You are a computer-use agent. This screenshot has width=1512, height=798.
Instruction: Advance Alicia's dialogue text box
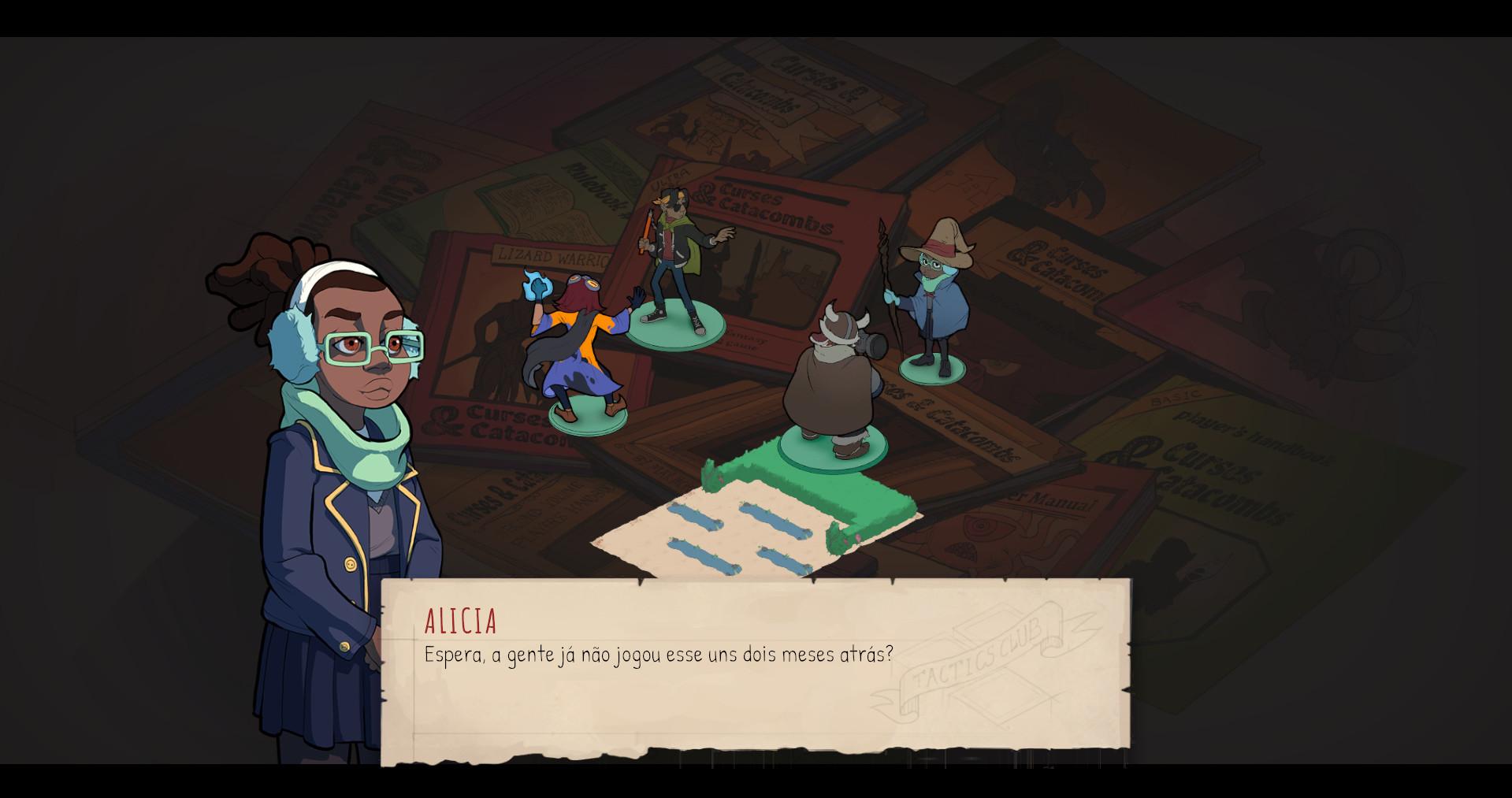(x=755, y=670)
